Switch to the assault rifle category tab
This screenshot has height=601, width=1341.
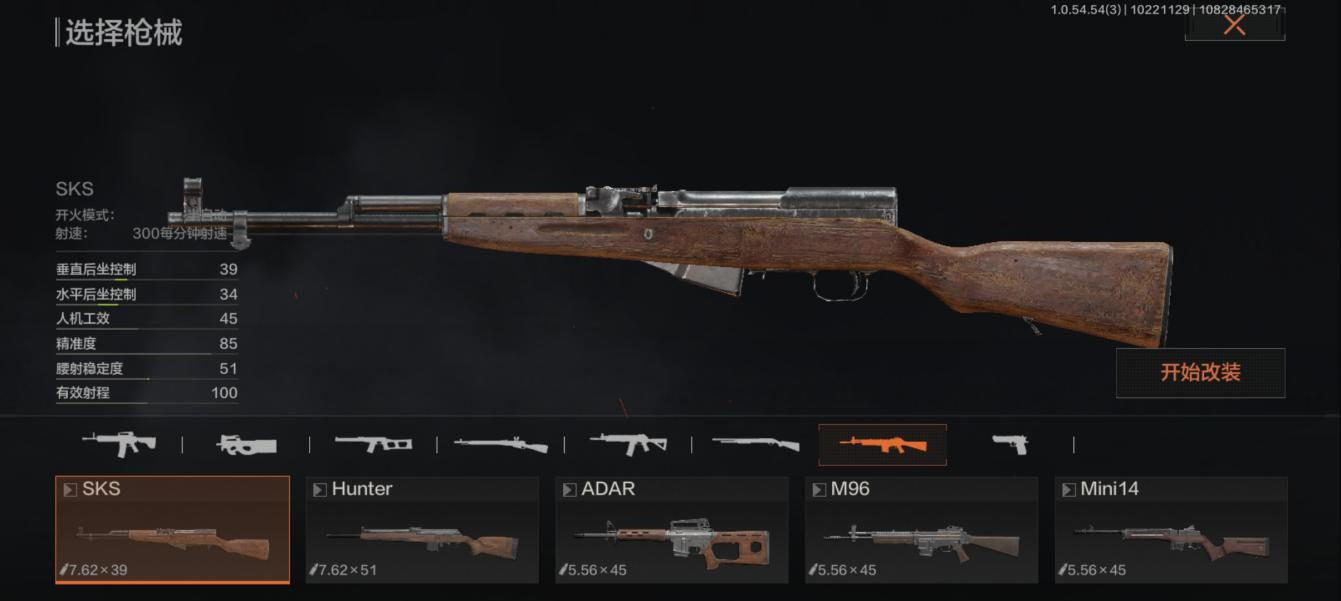118,443
